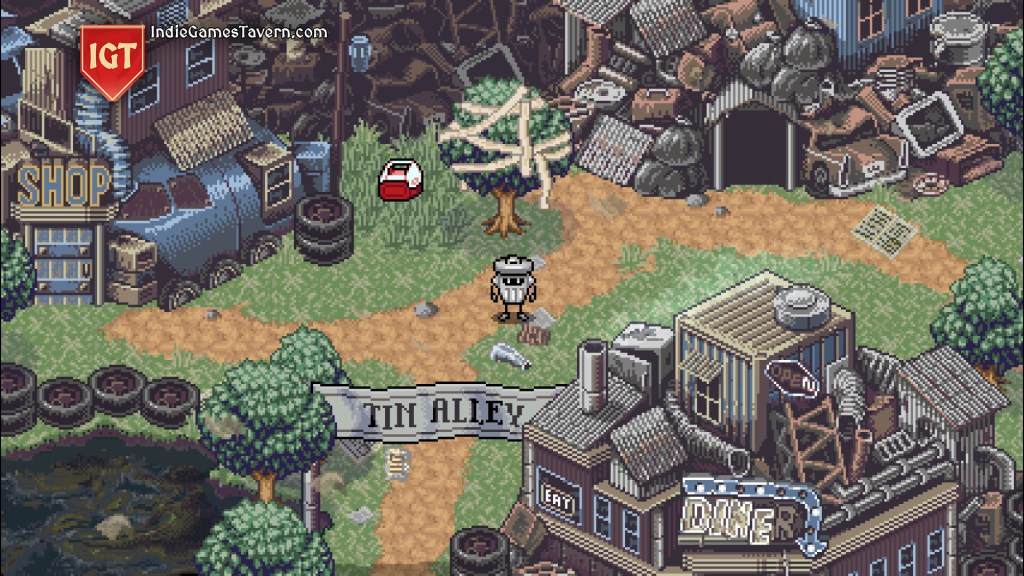Open the IndieGamesTavern.com watermark link
Image resolution: width=1024 pixels, height=576 pixels.
[237, 32]
